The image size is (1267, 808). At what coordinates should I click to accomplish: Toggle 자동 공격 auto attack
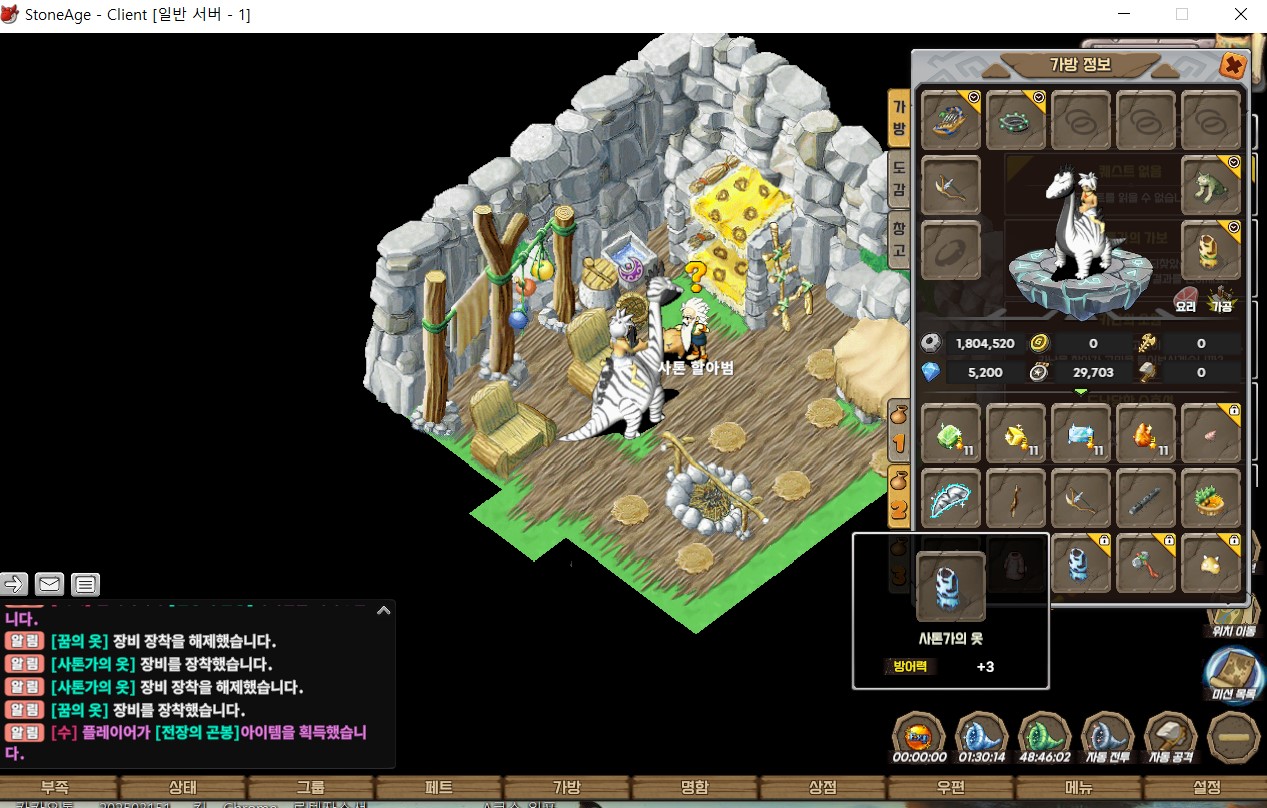1170,739
